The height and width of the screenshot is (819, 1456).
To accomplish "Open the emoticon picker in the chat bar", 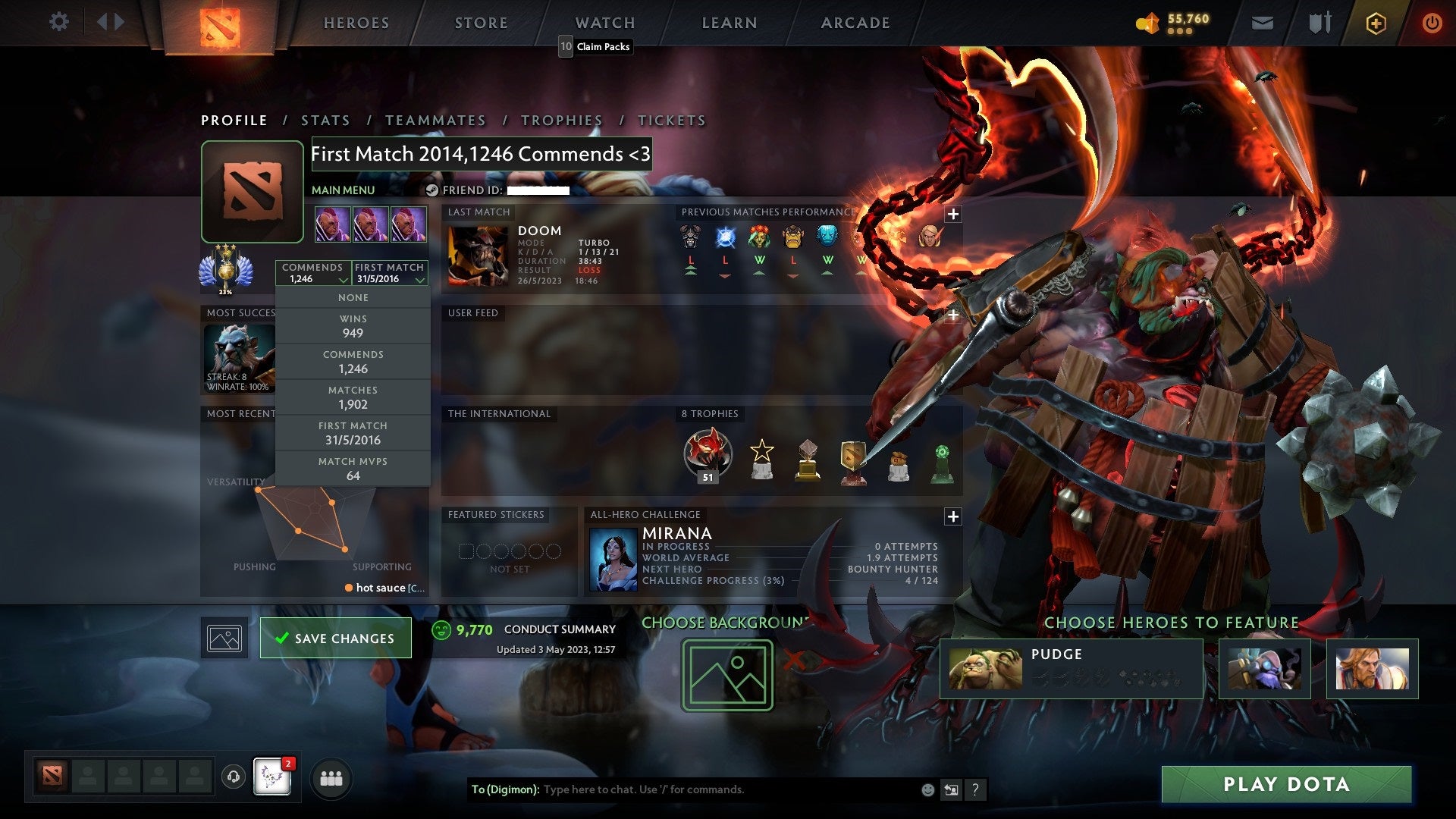I will coord(927,789).
